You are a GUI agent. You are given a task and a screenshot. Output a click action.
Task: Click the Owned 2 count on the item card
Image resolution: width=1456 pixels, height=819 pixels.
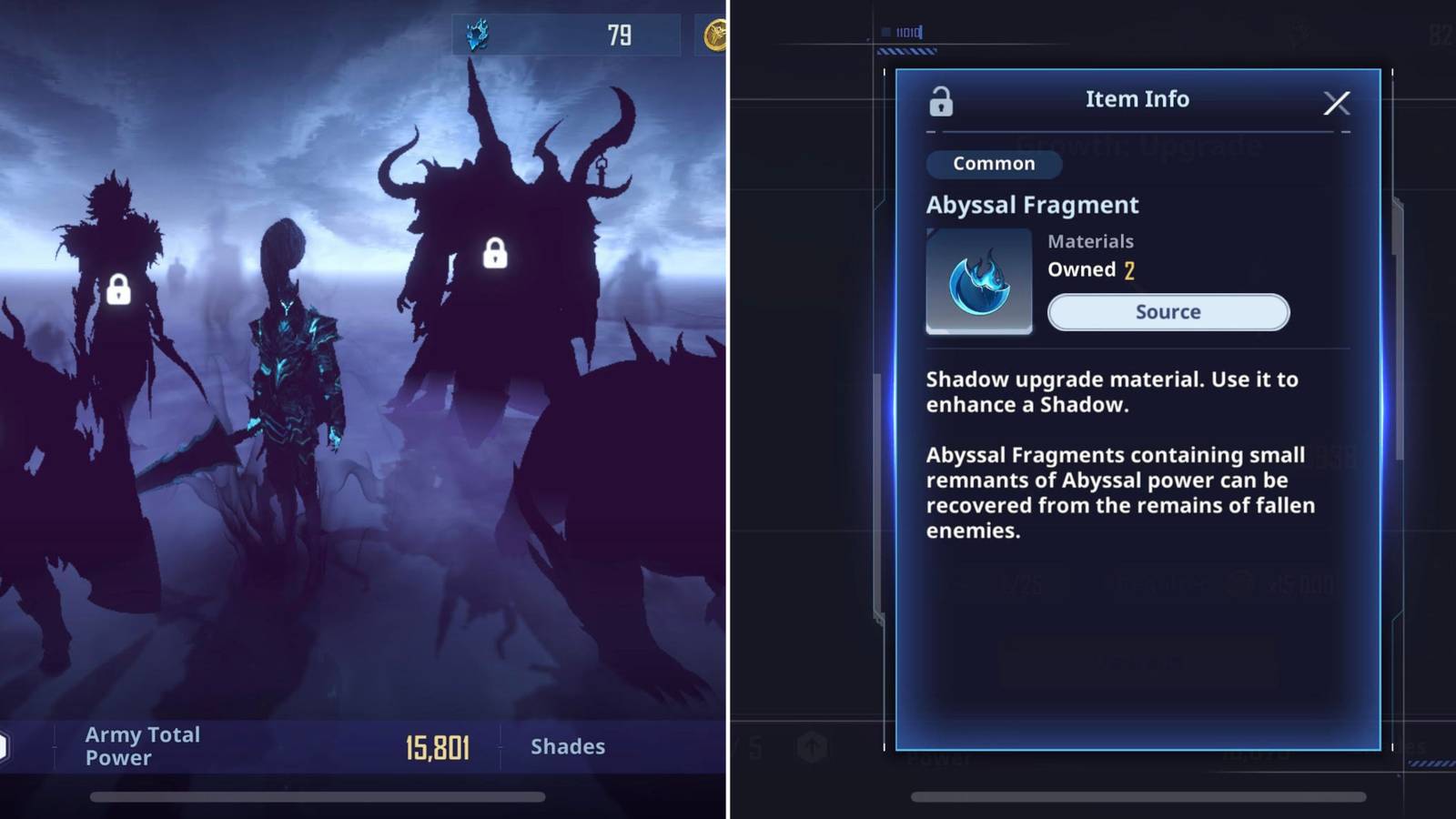pyautogui.click(x=1091, y=269)
